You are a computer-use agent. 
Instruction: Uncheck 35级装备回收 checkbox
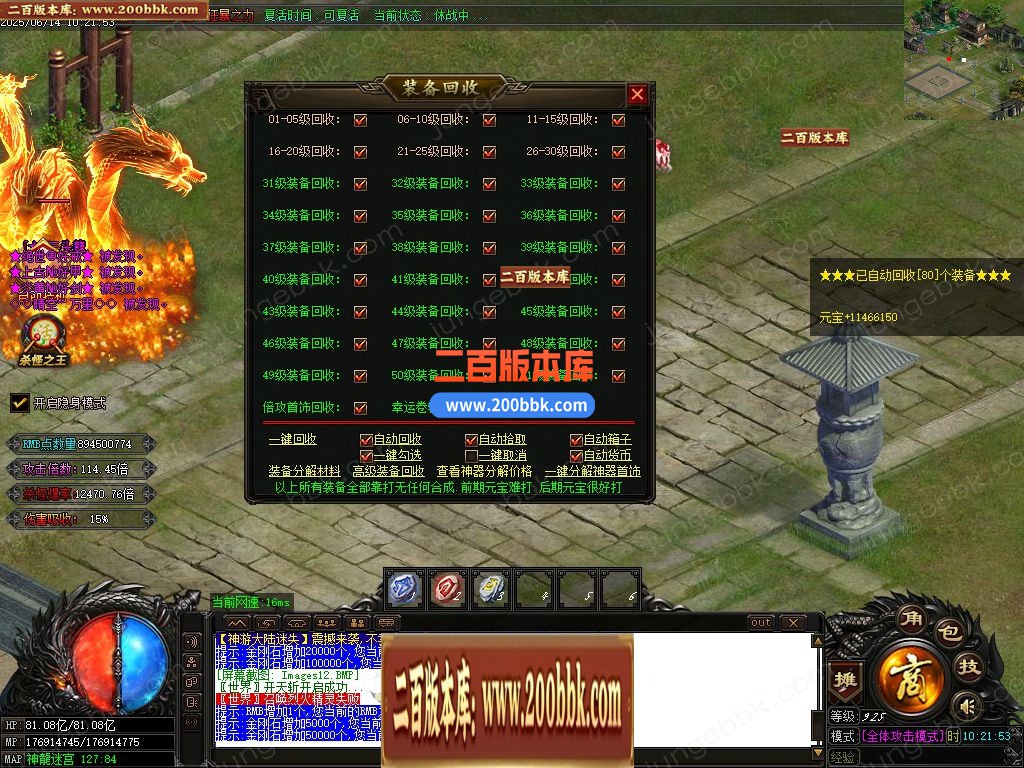(x=489, y=216)
